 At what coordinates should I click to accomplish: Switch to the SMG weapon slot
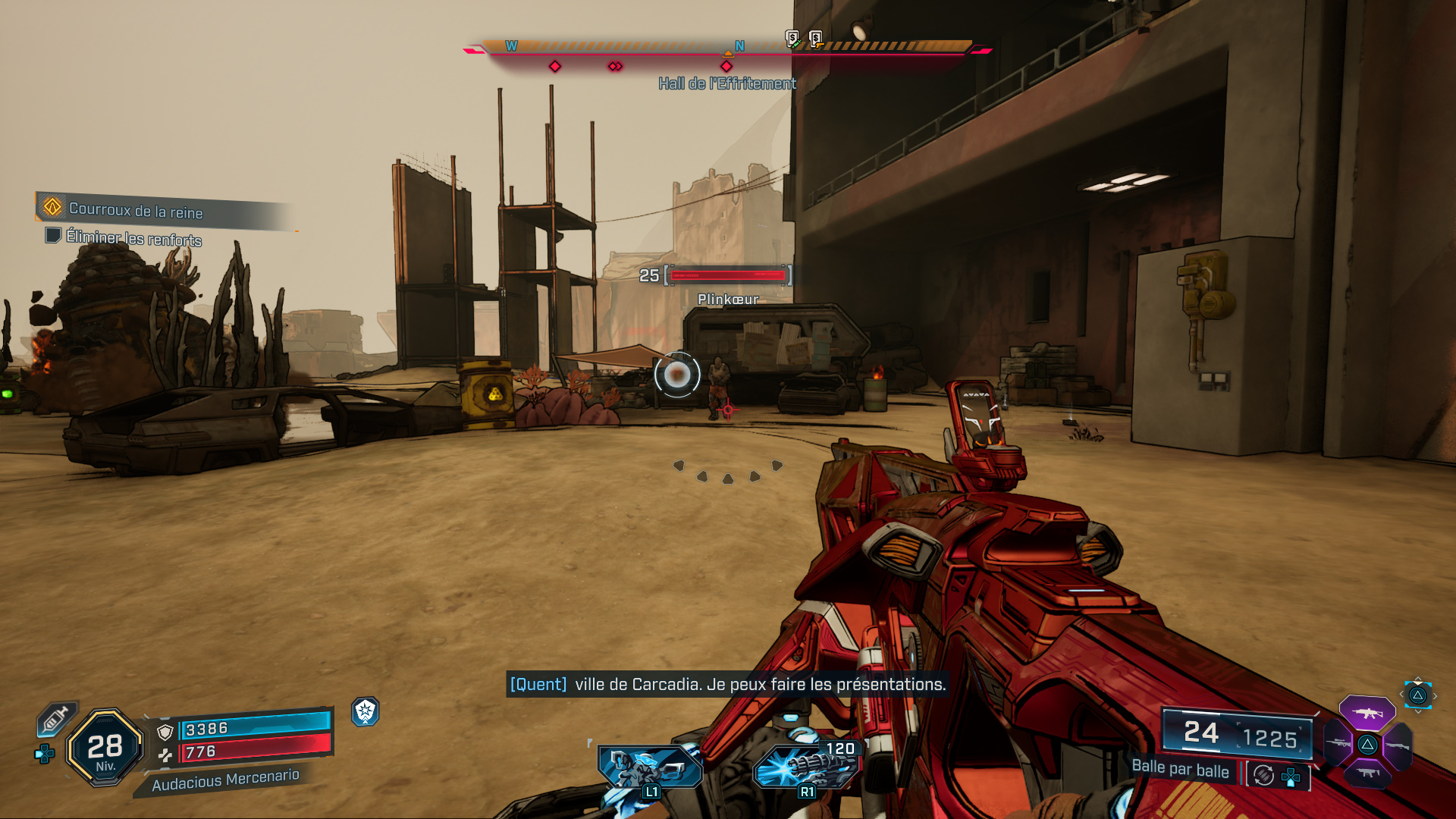pyautogui.click(x=1367, y=773)
